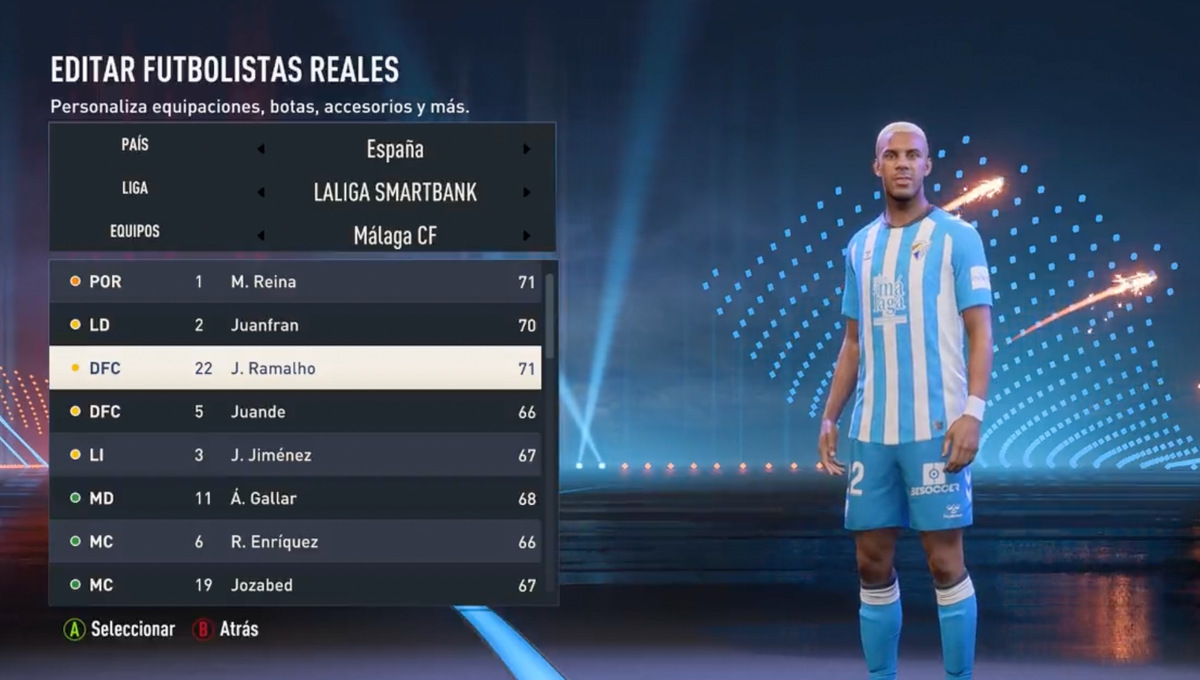Viewport: 1200px width, 680px height.
Task: Pick Jozabed at the list bottom
Action: (295, 585)
